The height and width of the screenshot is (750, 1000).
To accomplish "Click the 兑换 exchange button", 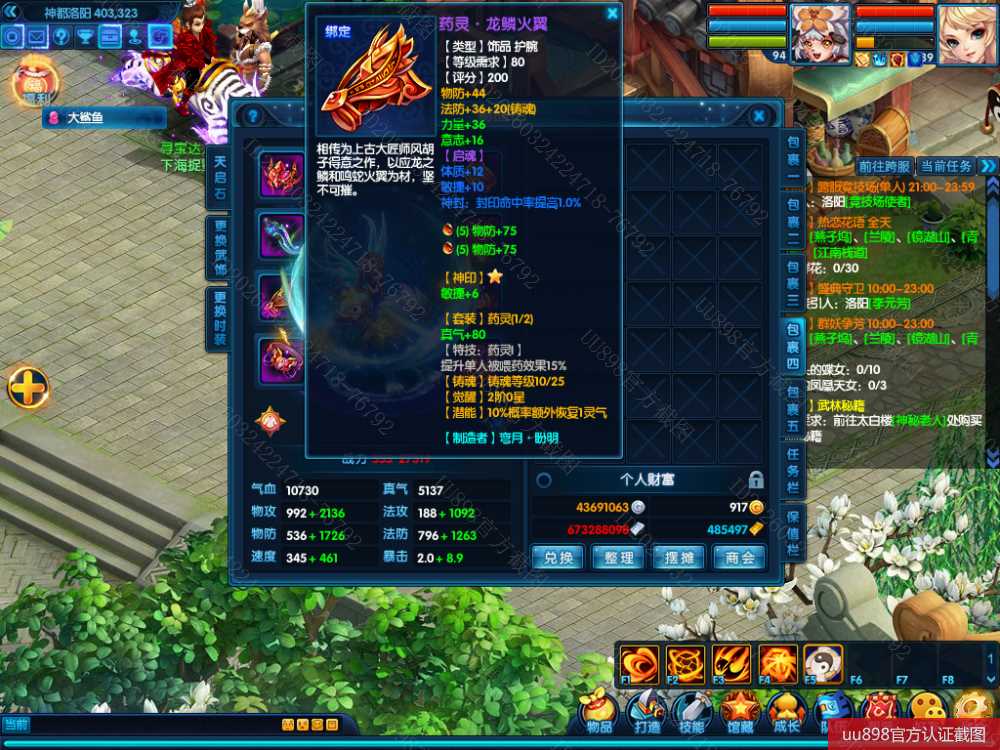I will coord(558,558).
